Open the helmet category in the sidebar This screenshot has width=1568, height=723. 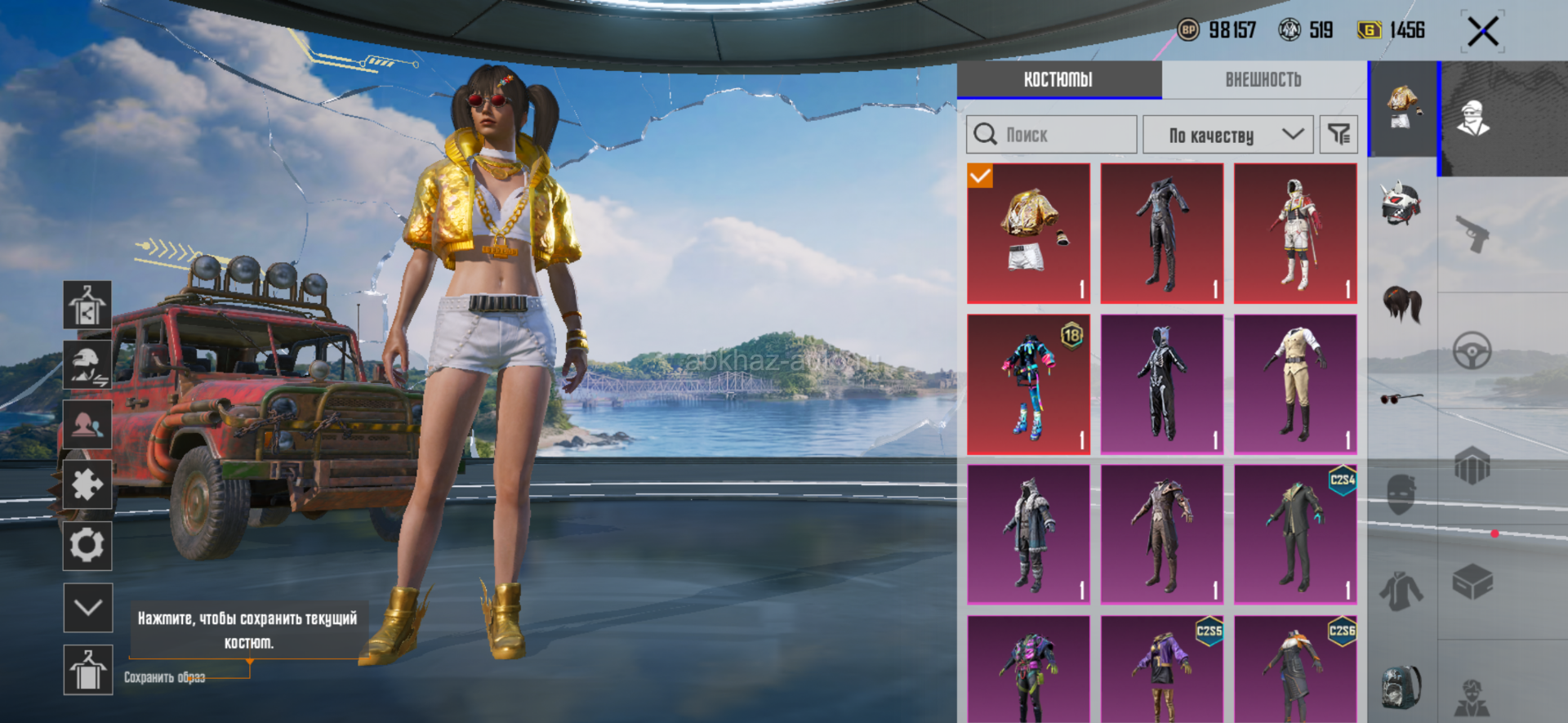[1401, 203]
